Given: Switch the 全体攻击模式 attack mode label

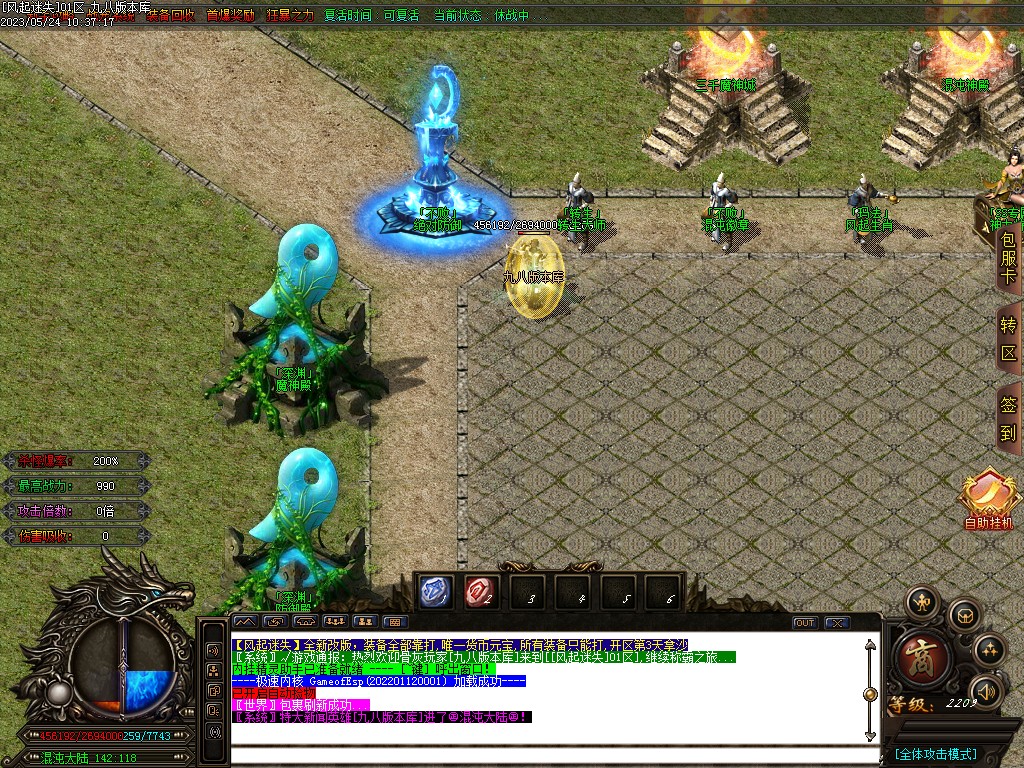Looking at the screenshot, I should click(x=936, y=753).
